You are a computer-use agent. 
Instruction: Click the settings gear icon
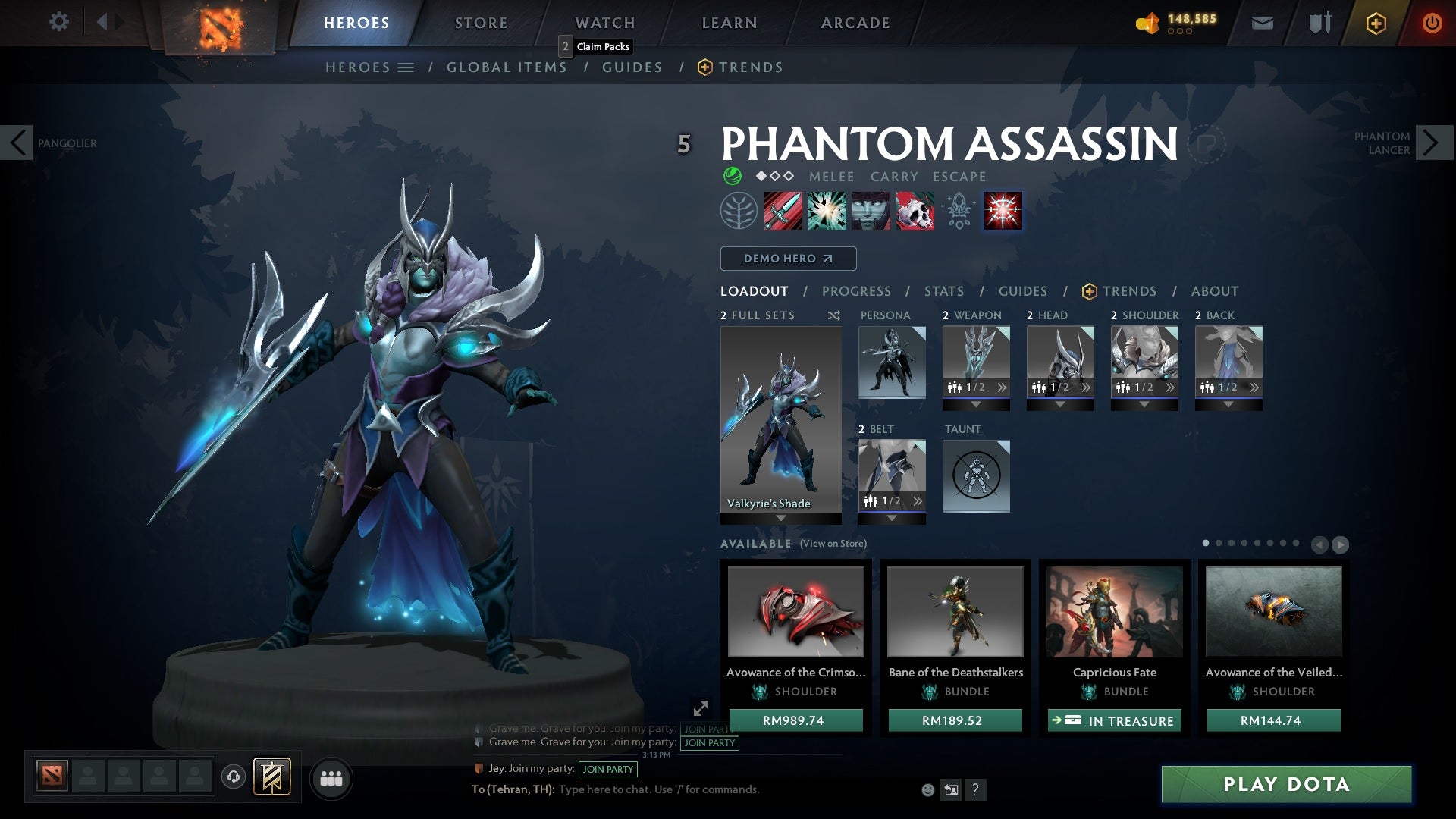click(59, 22)
